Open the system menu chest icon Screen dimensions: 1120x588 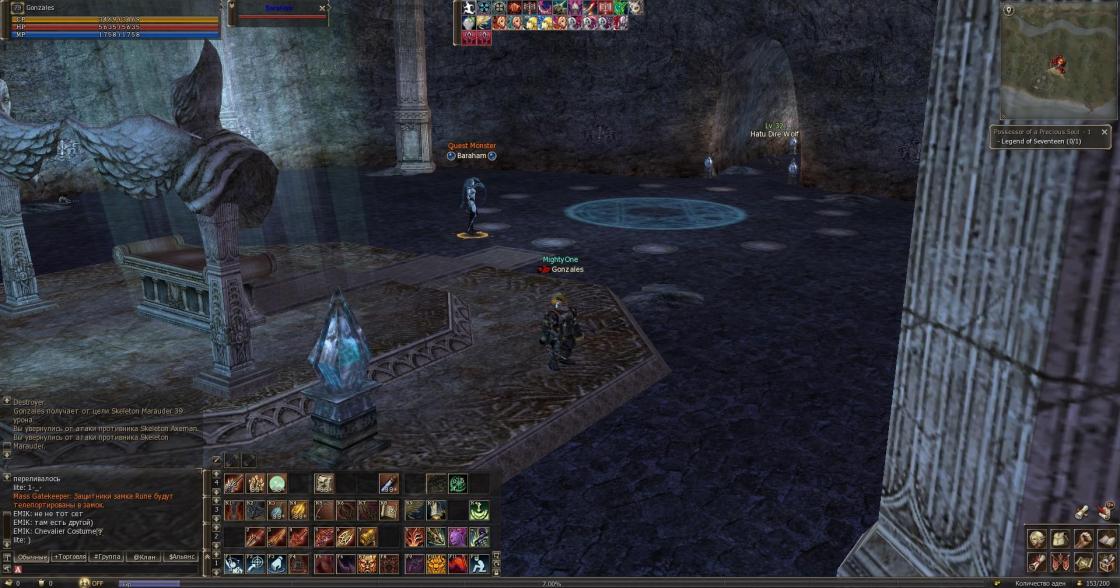tap(1106, 562)
